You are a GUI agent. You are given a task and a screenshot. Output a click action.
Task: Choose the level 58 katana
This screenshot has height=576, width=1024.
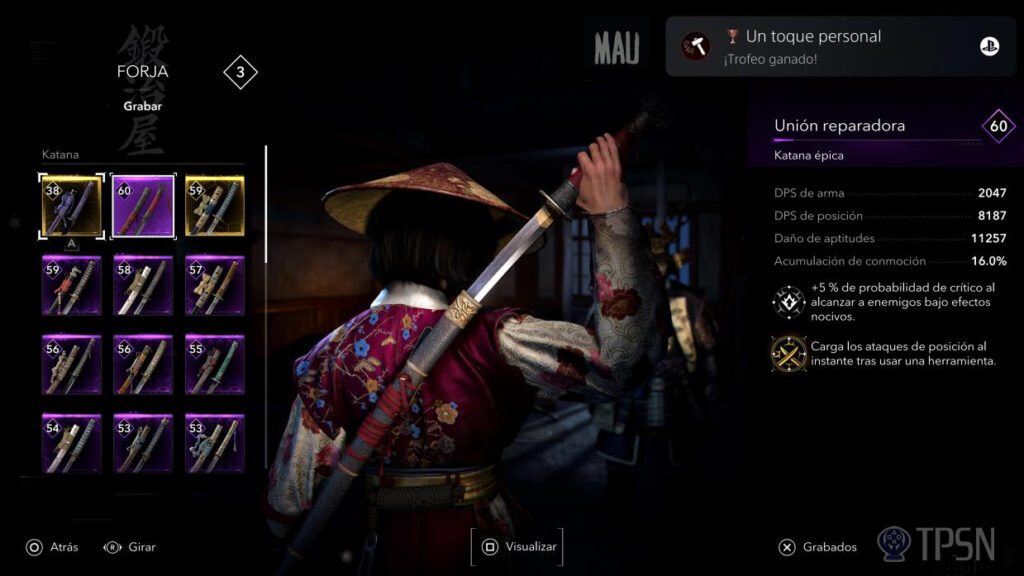(143, 285)
